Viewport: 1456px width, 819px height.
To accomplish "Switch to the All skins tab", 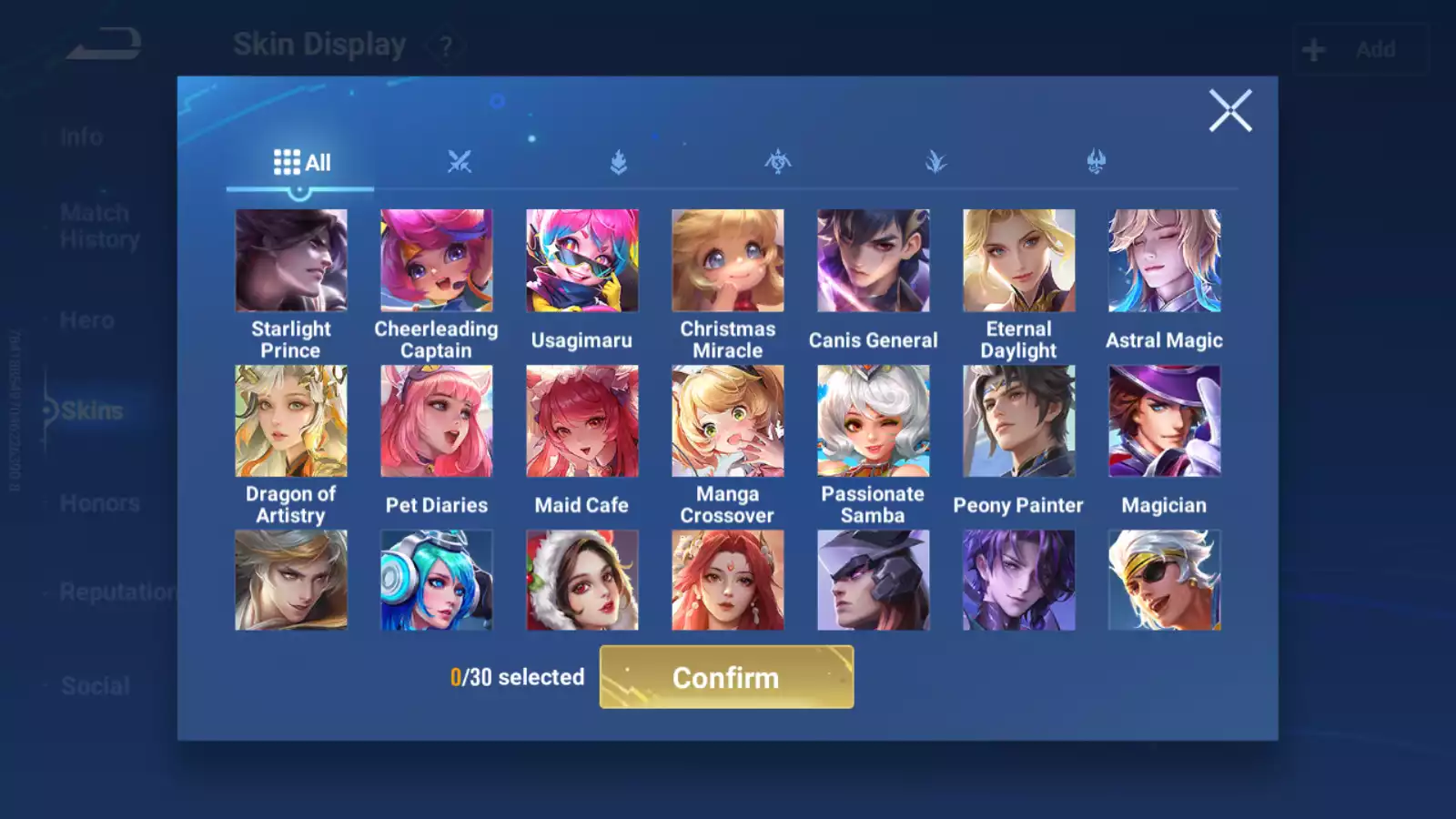I will coord(301,163).
